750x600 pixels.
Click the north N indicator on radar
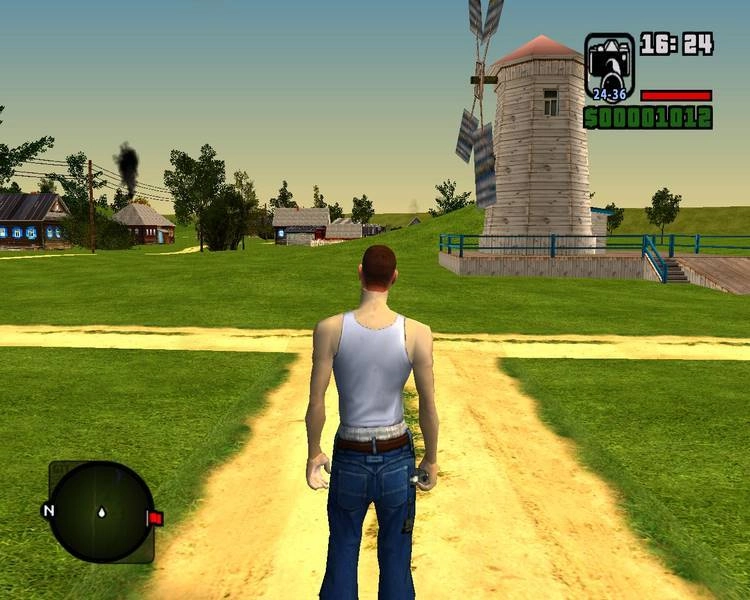tap(47, 511)
